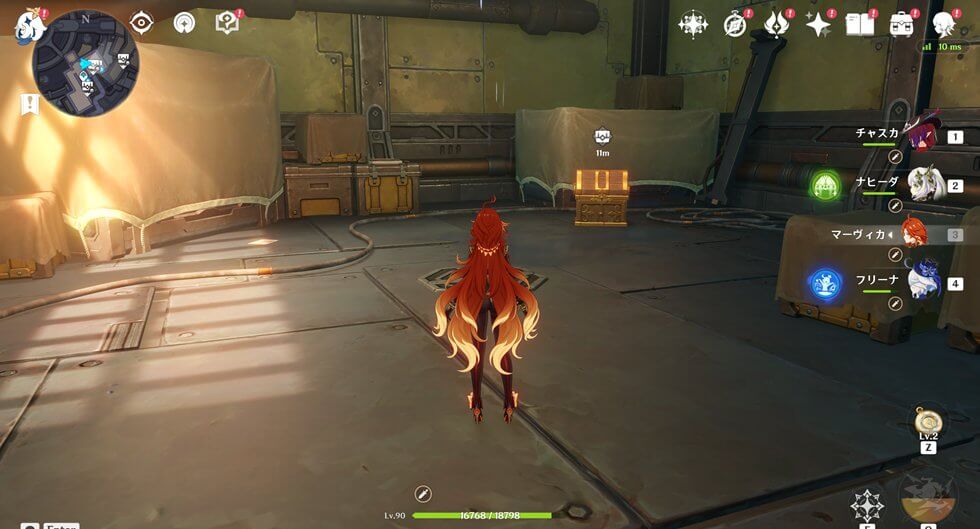Open the quest tracker bookmark icon
Image resolution: width=980 pixels, height=529 pixels.
pyautogui.click(x=29, y=104)
